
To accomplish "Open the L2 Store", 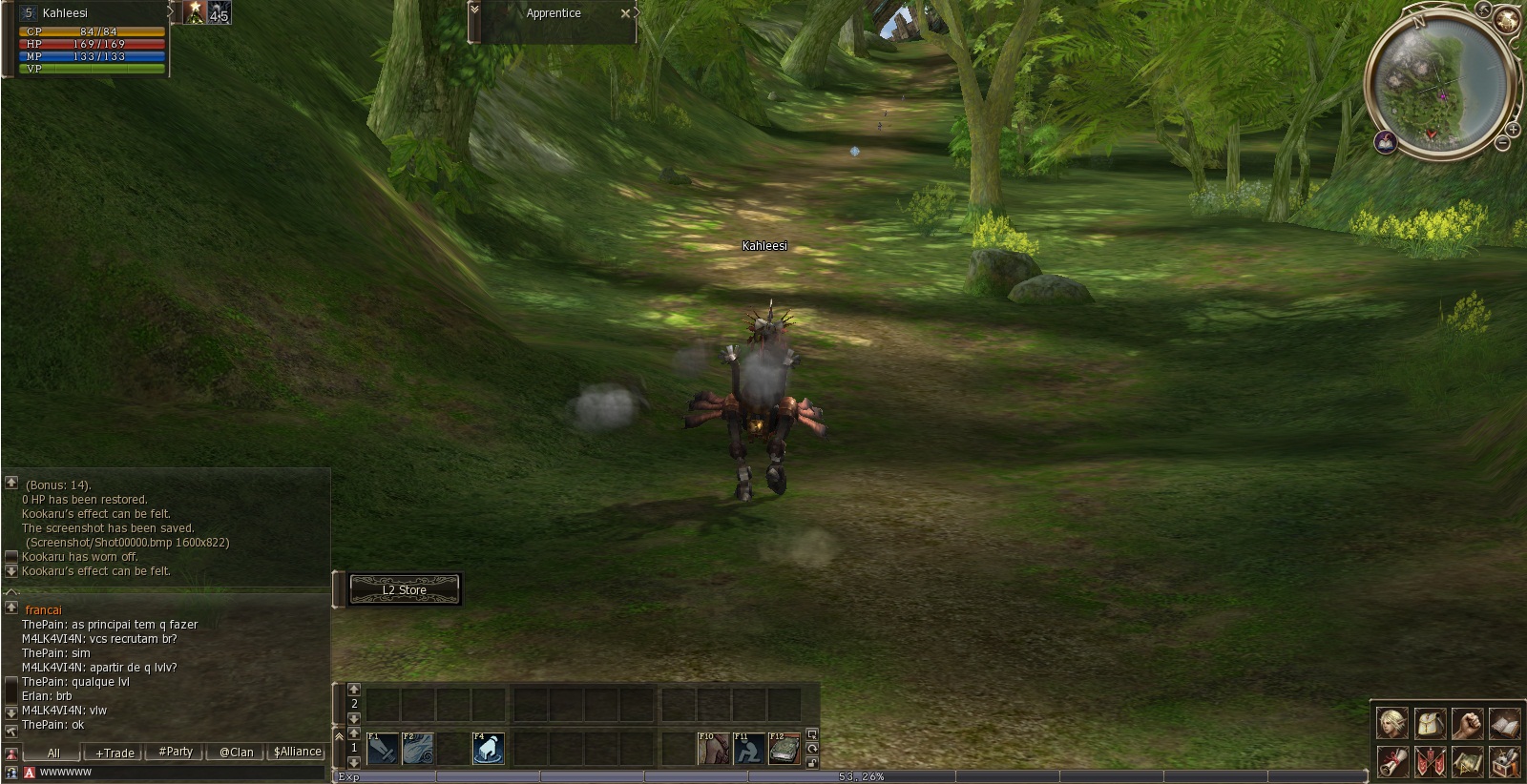I will click(405, 589).
